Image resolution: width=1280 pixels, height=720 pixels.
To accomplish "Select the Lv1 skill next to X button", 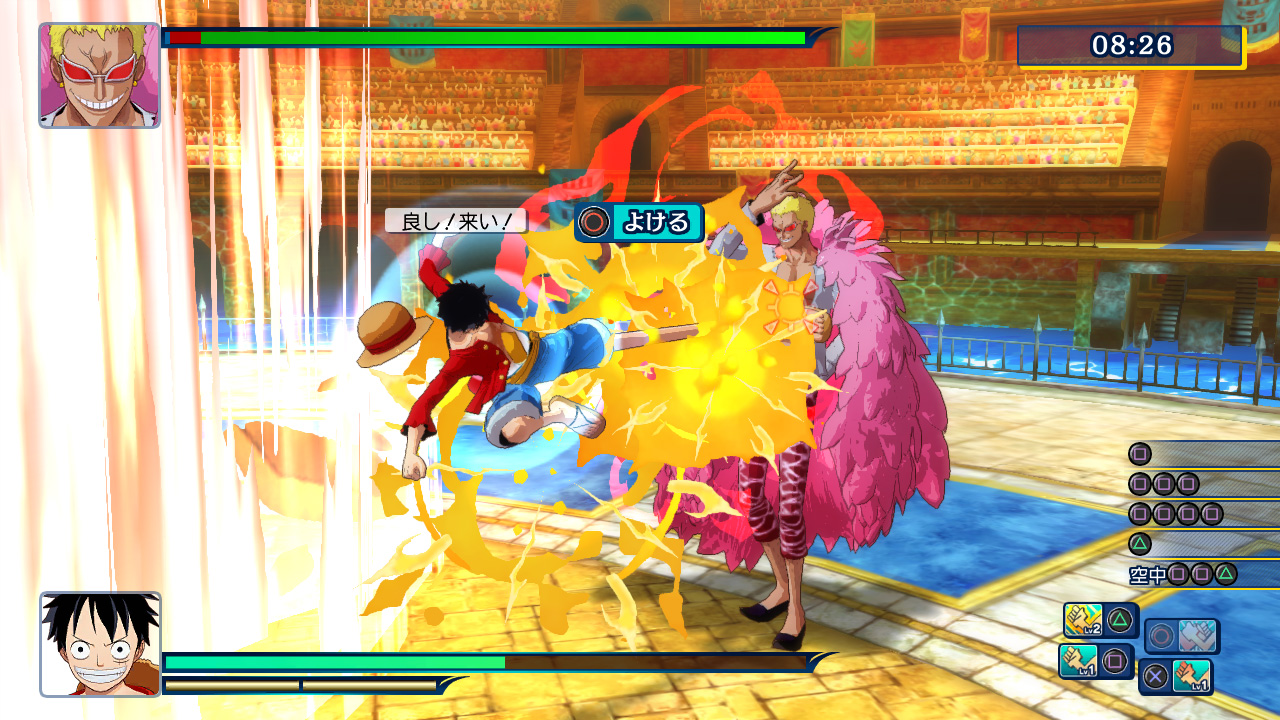I will point(1194,677).
